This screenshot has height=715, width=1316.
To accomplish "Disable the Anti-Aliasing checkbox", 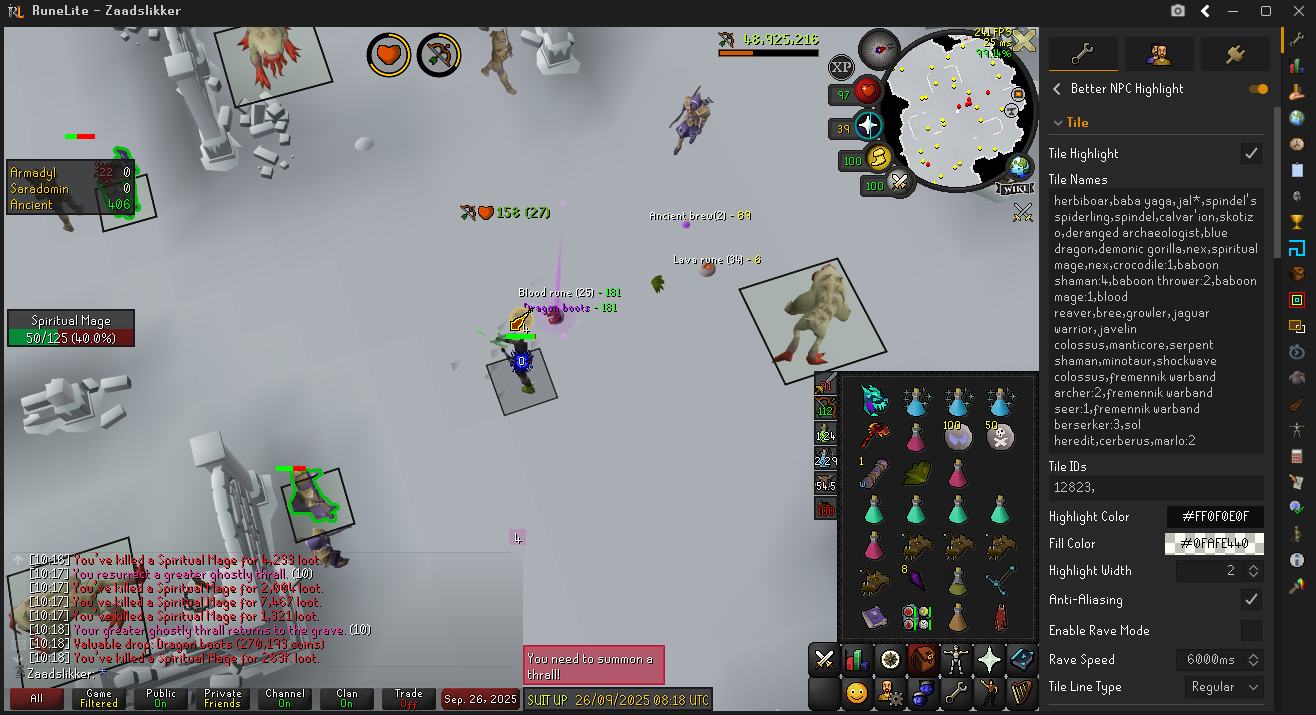I will [x=1250, y=599].
